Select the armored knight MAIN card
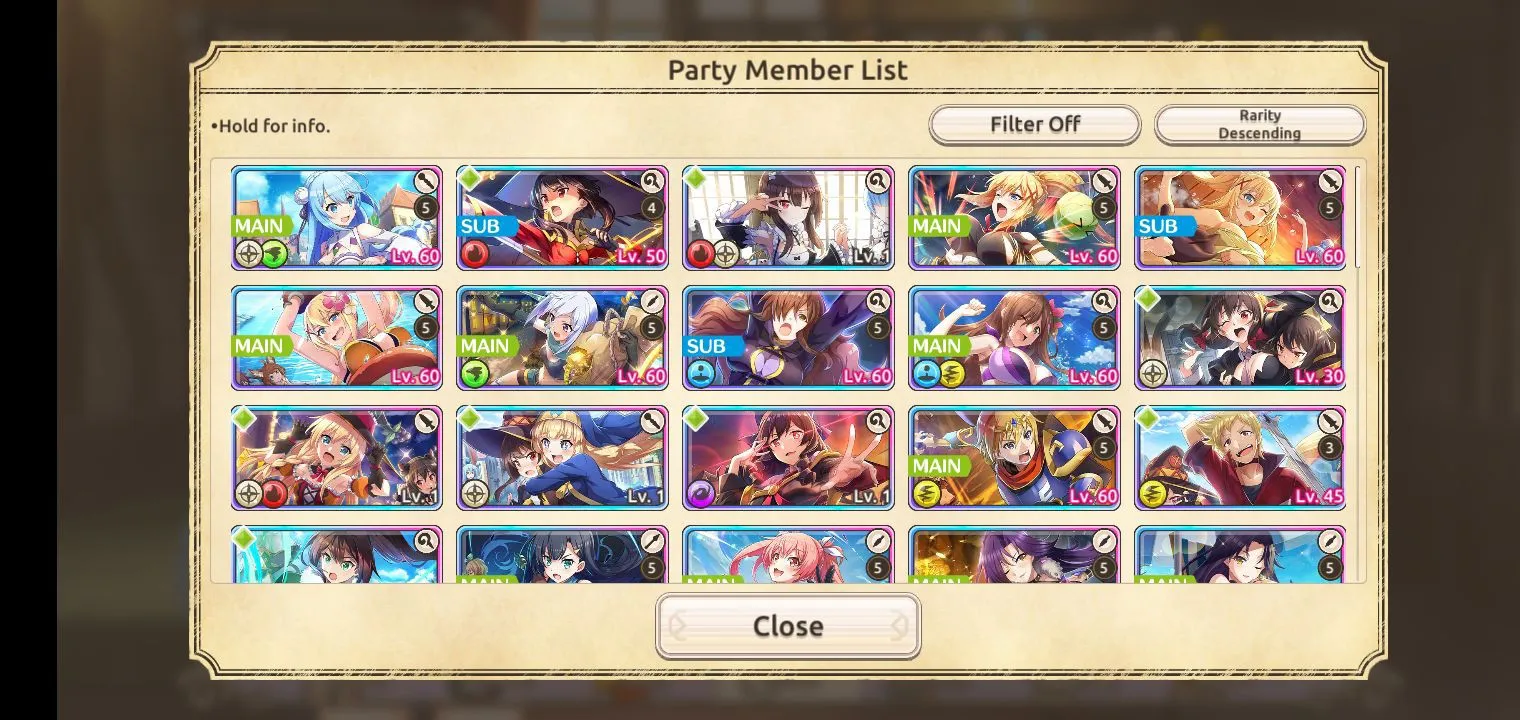Screen dimensions: 1520x720 pos(1014,458)
